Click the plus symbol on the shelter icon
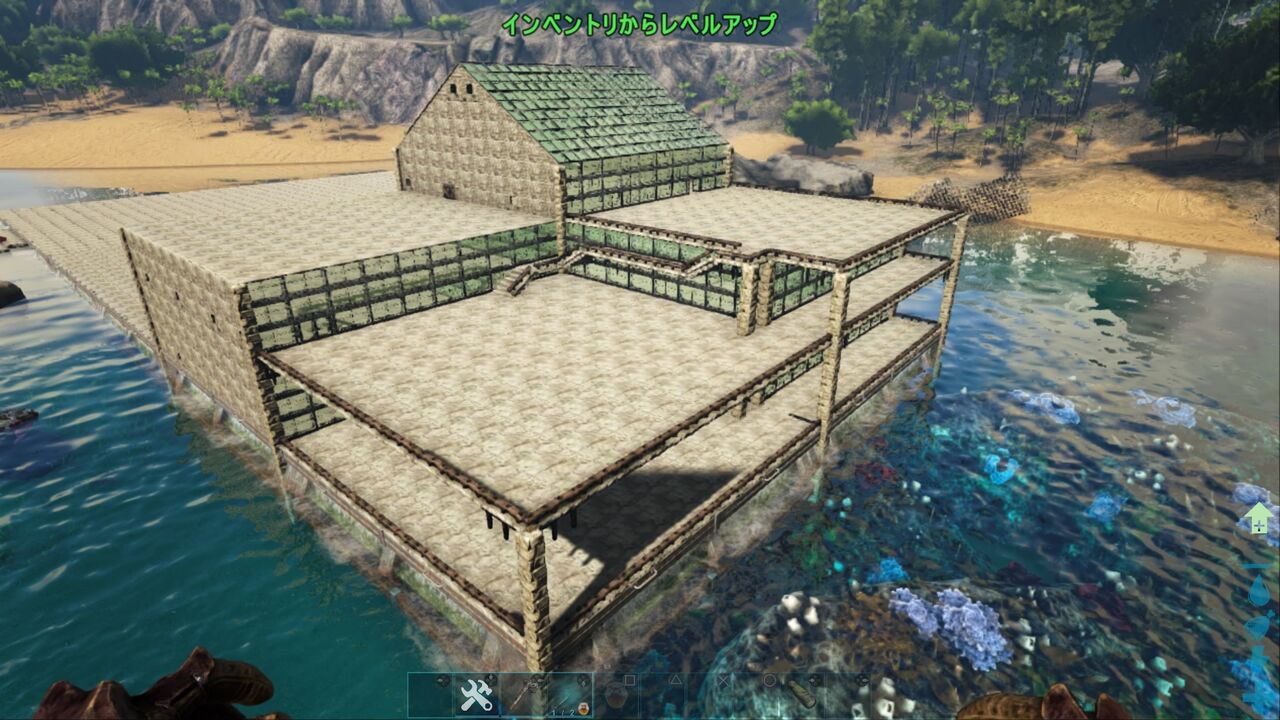 [1259, 525]
